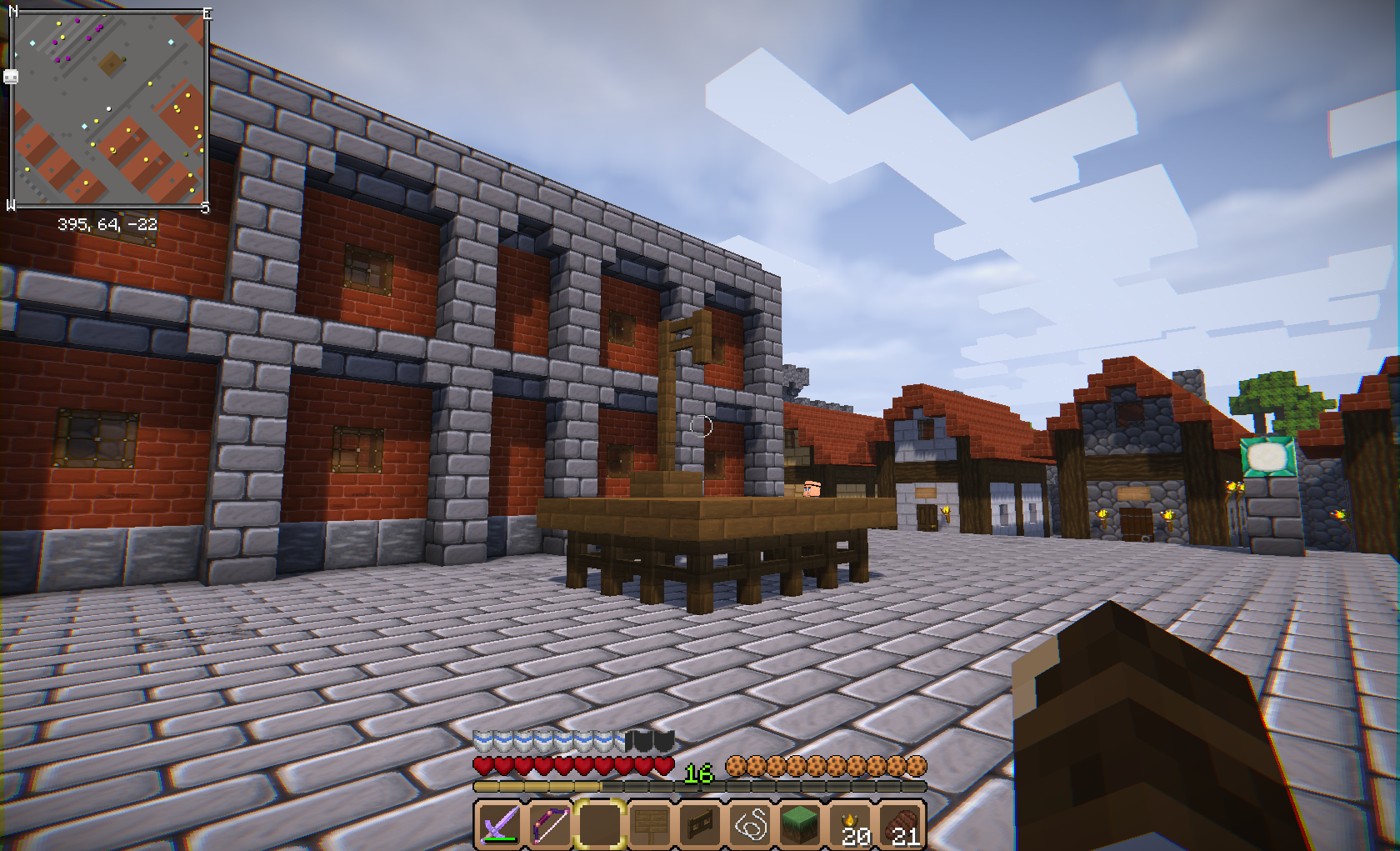Click the minimap in the corner

[108, 108]
